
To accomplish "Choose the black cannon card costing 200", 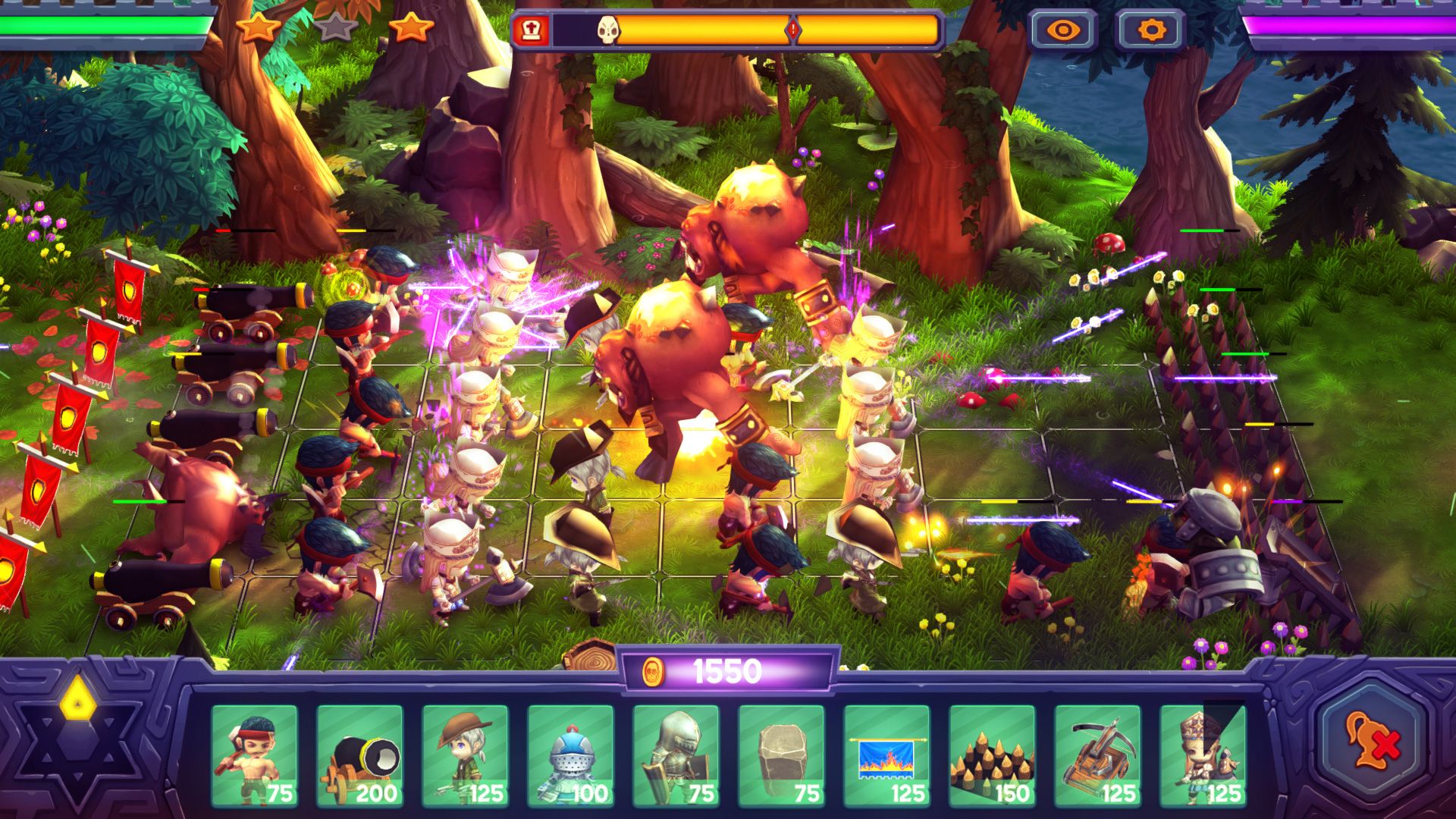I will click(359, 755).
